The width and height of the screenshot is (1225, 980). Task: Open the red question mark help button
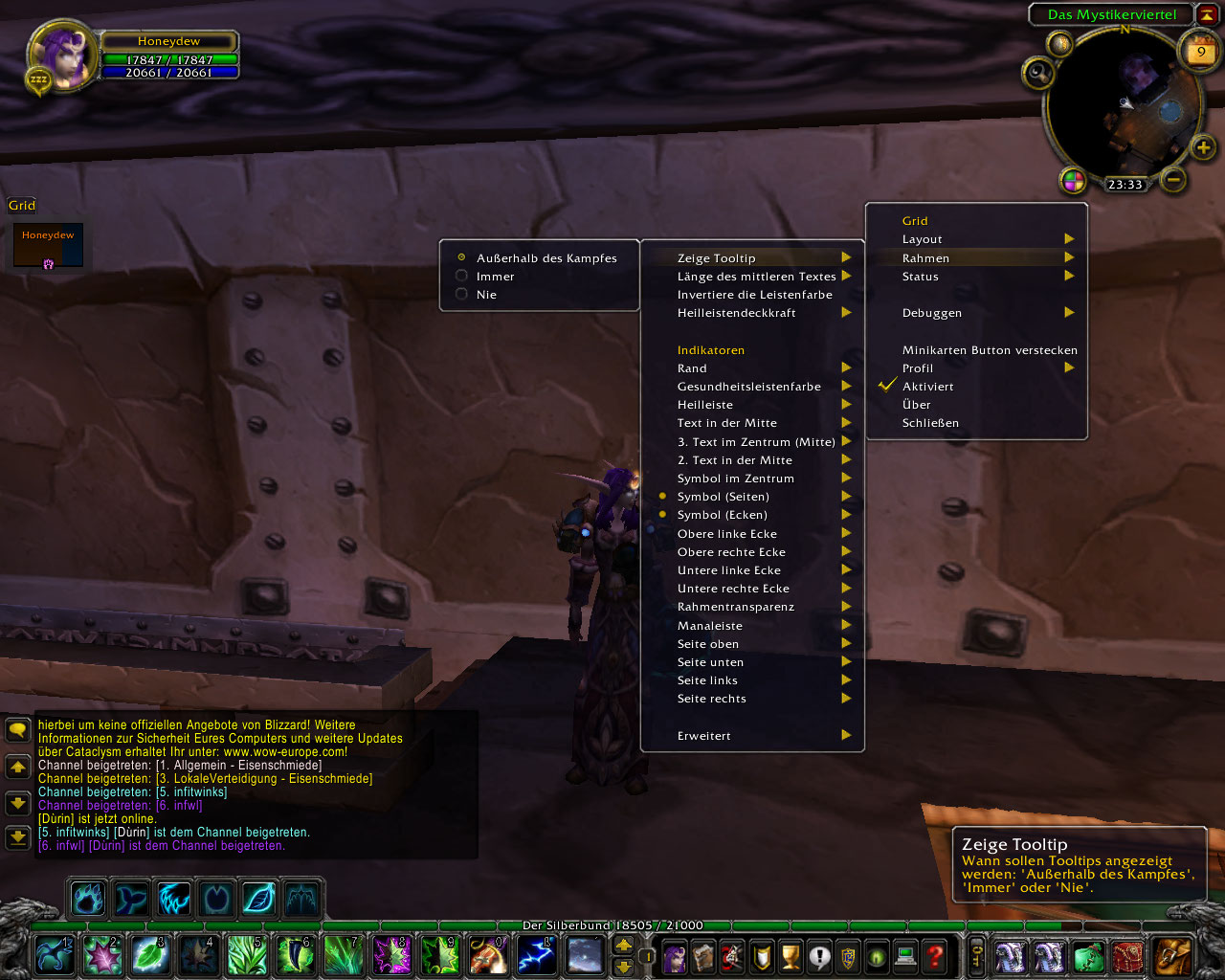[934, 955]
